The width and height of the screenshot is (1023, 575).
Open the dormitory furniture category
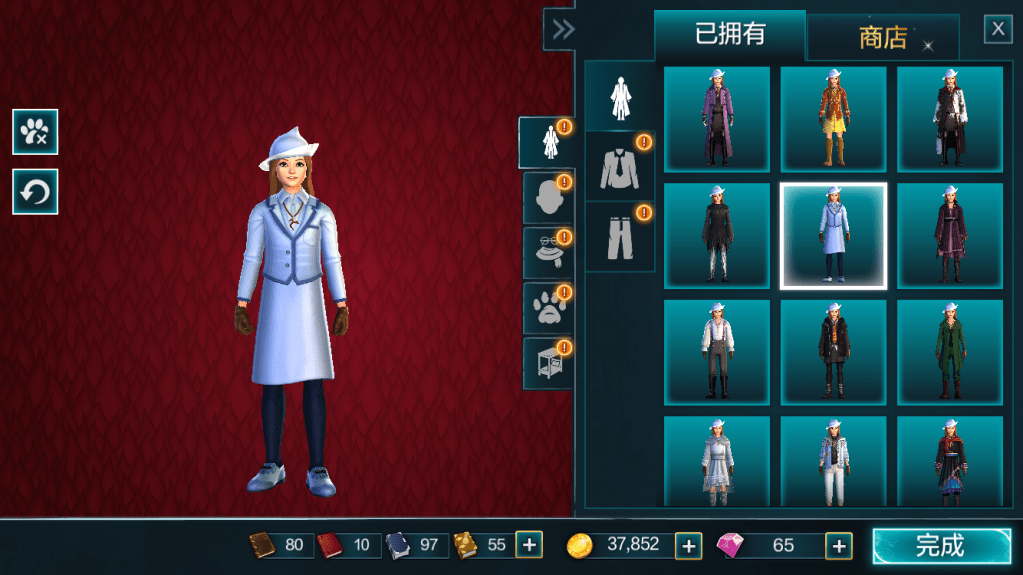point(548,363)
